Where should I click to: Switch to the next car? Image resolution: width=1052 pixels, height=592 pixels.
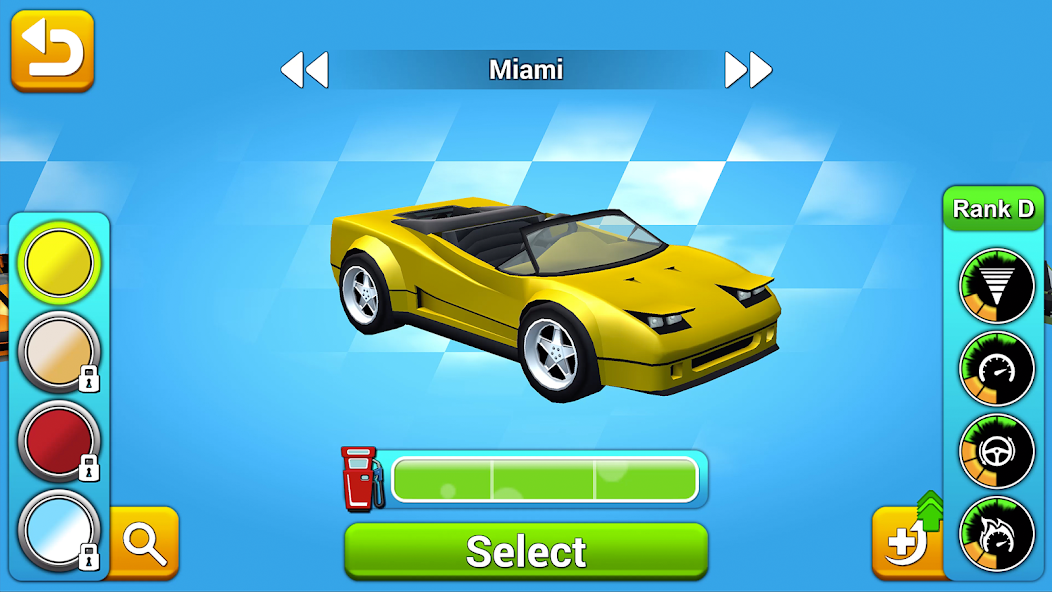pyautogui.click(x=748, y=70)
